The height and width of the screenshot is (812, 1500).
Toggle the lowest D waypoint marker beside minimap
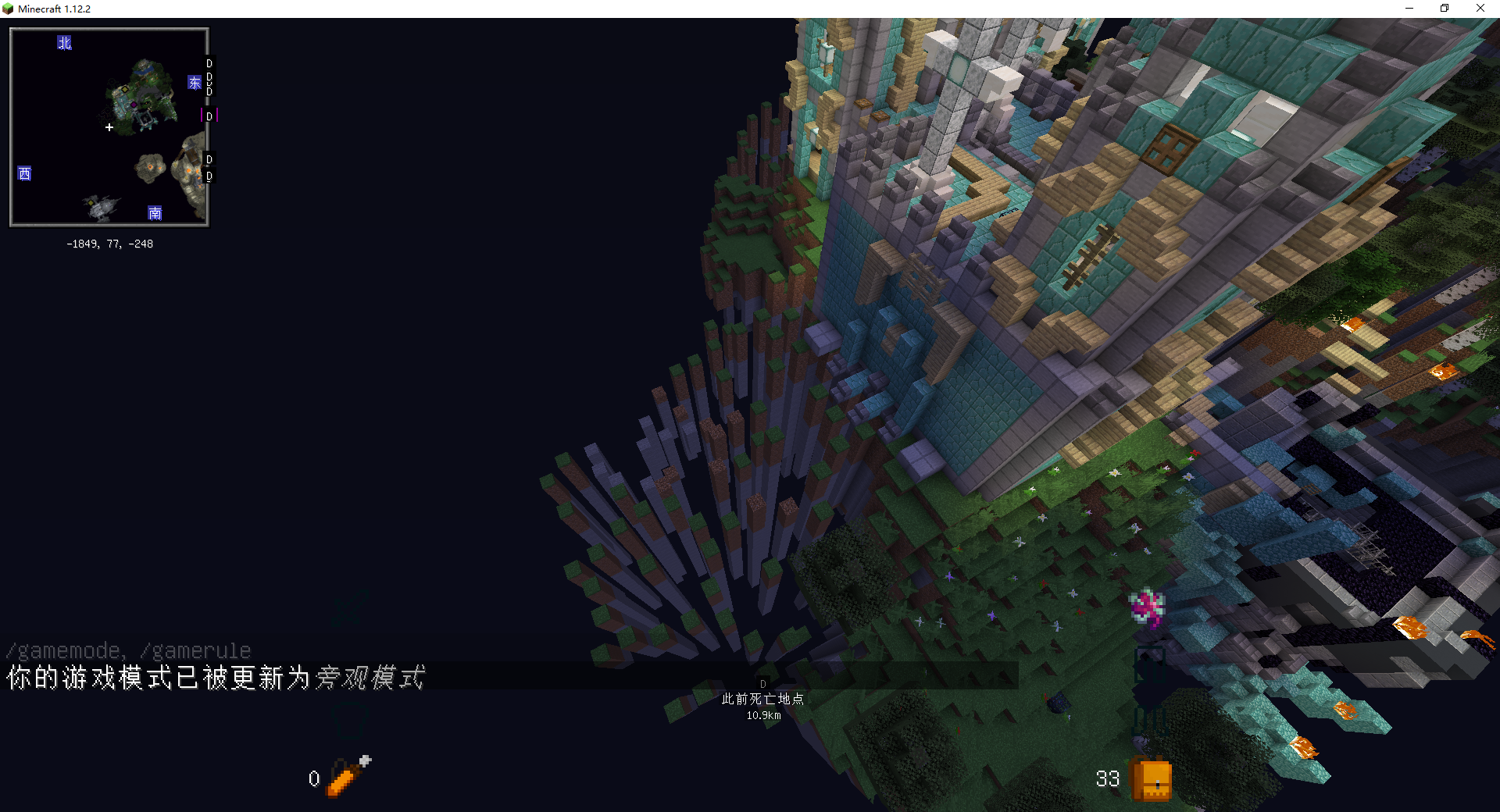pos(209,176)
